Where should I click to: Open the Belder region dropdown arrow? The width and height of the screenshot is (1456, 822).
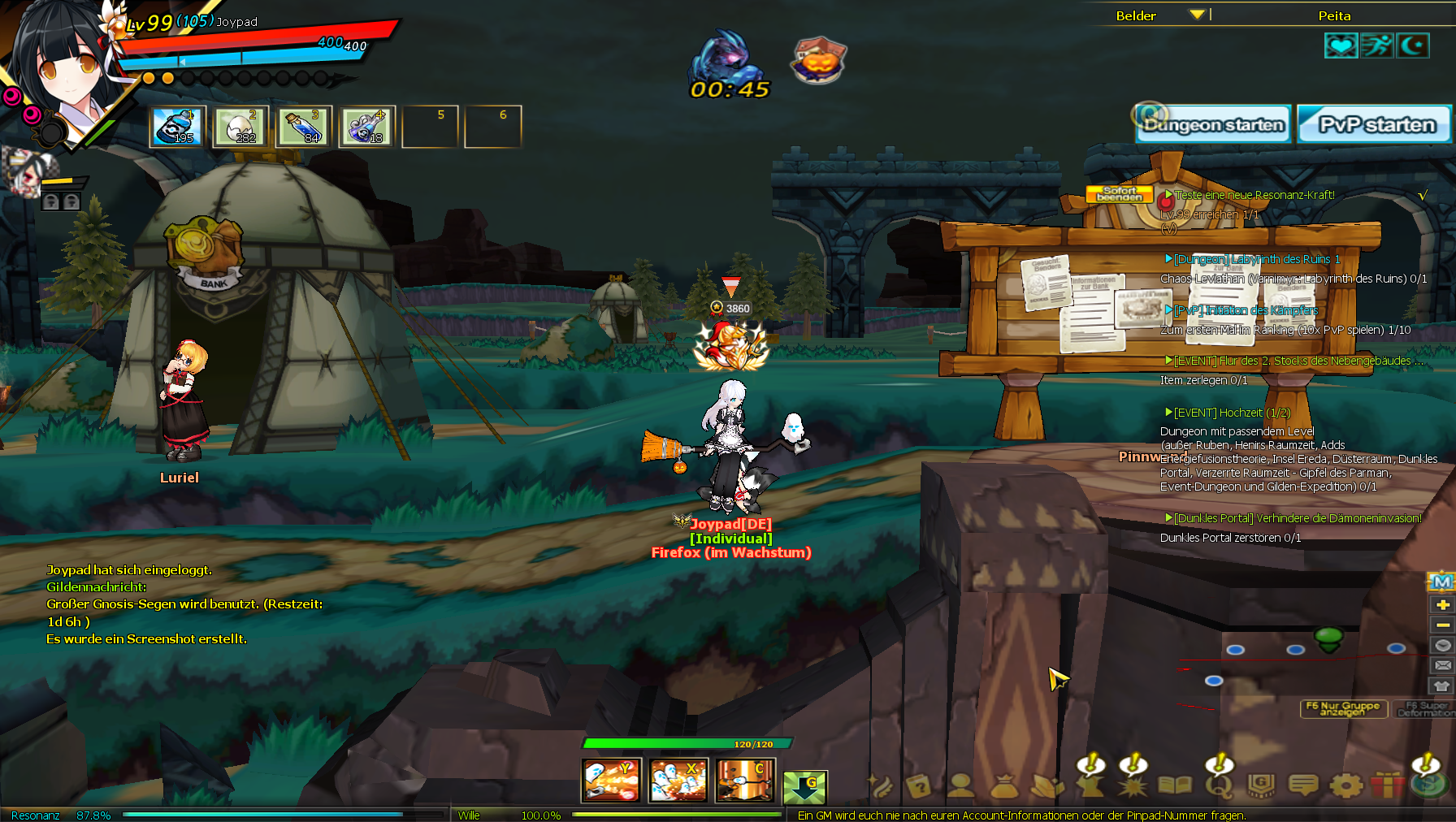[x=1196, y=15]
